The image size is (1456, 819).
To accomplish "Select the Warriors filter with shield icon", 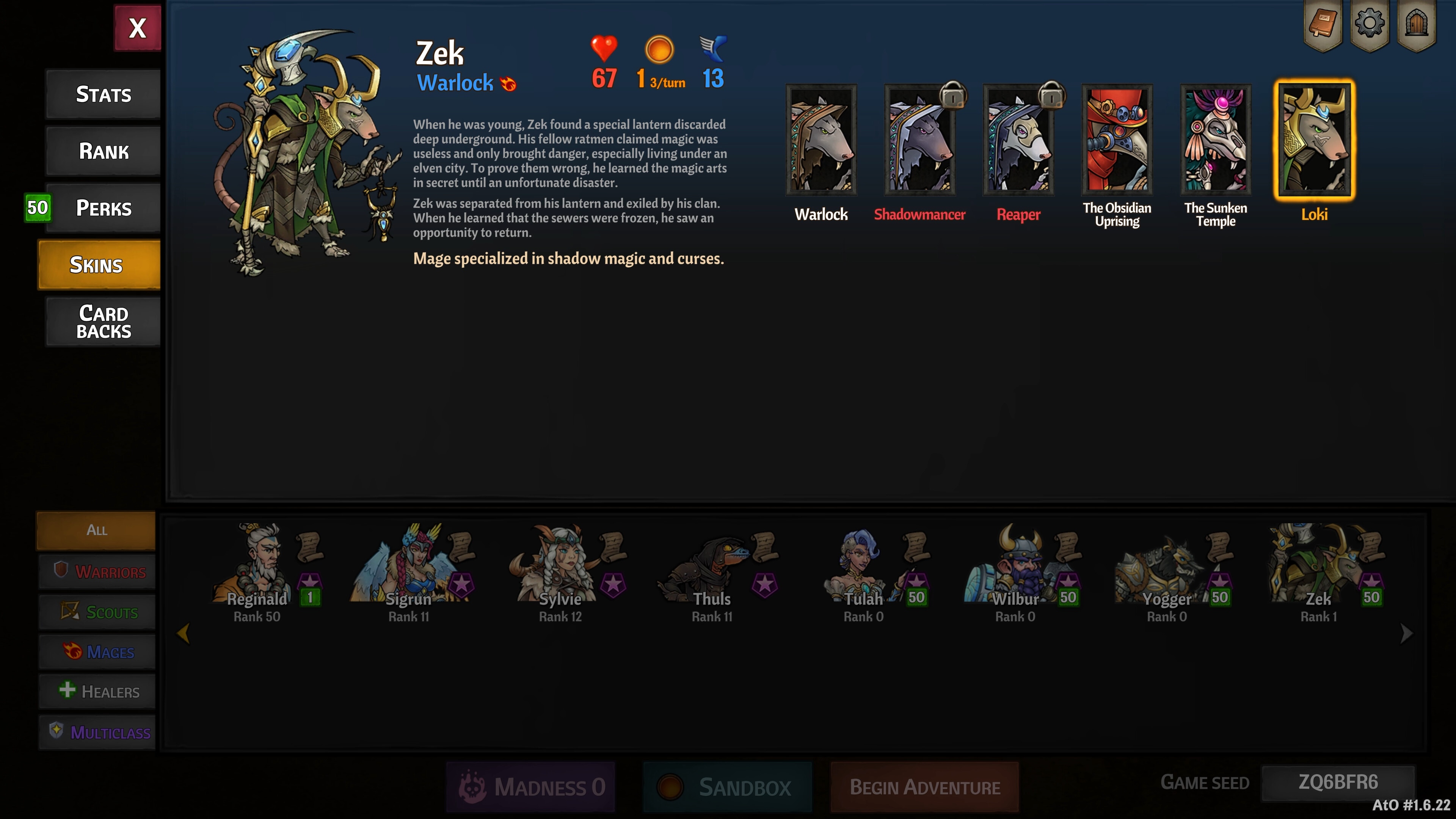I will [x=97, y=571].
